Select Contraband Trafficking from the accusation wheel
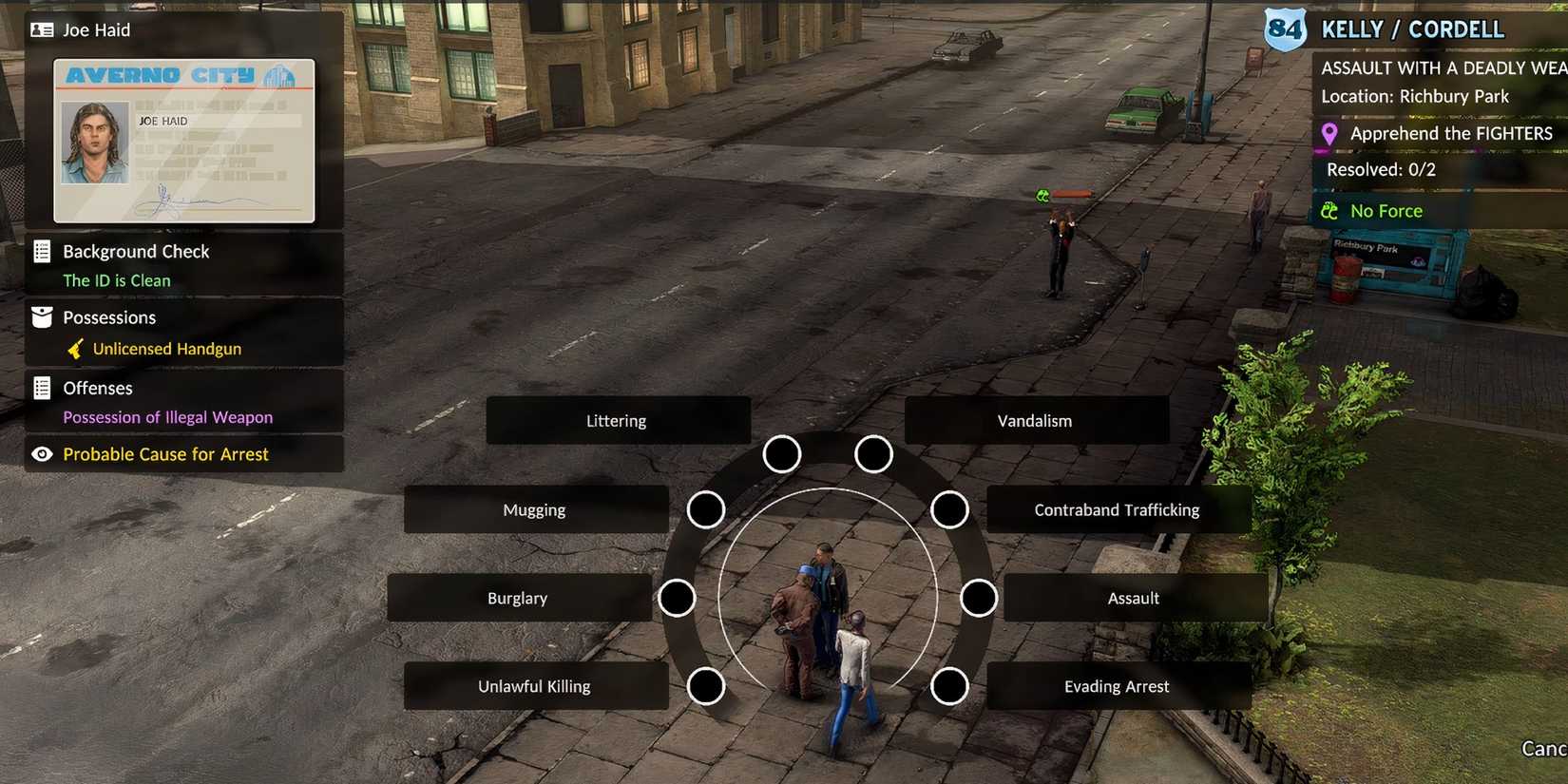The width and height of the screenshot is (1568, 784). [x=1116, y=509]
